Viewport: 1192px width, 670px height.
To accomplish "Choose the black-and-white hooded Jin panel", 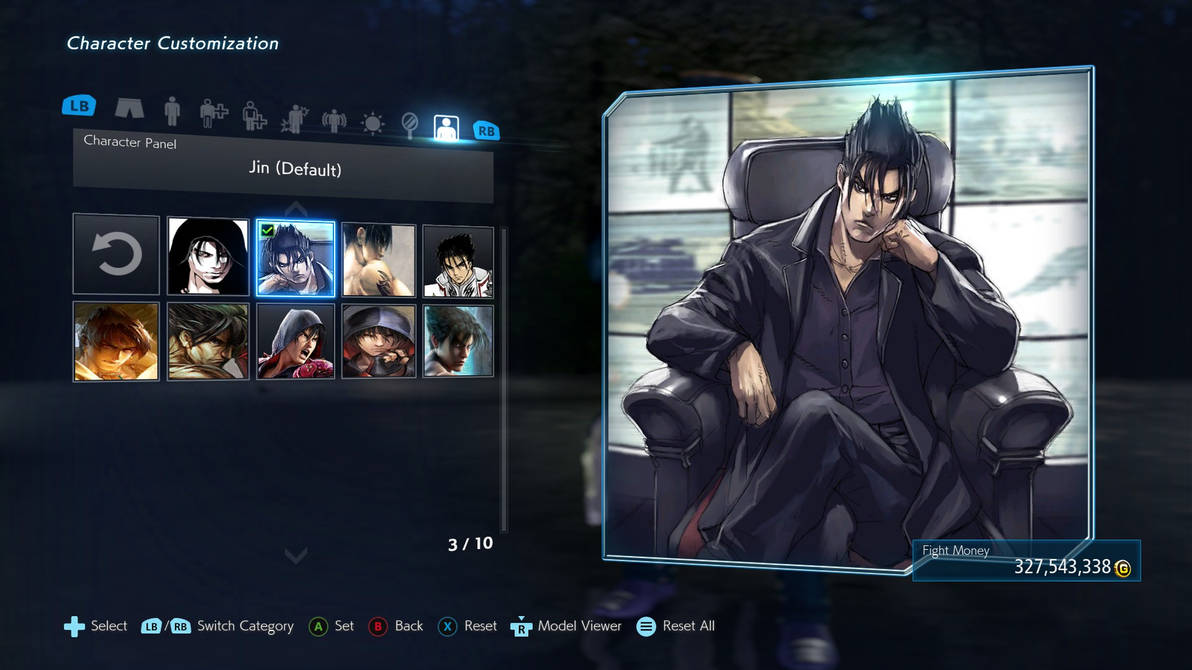I will coord(208,257).
